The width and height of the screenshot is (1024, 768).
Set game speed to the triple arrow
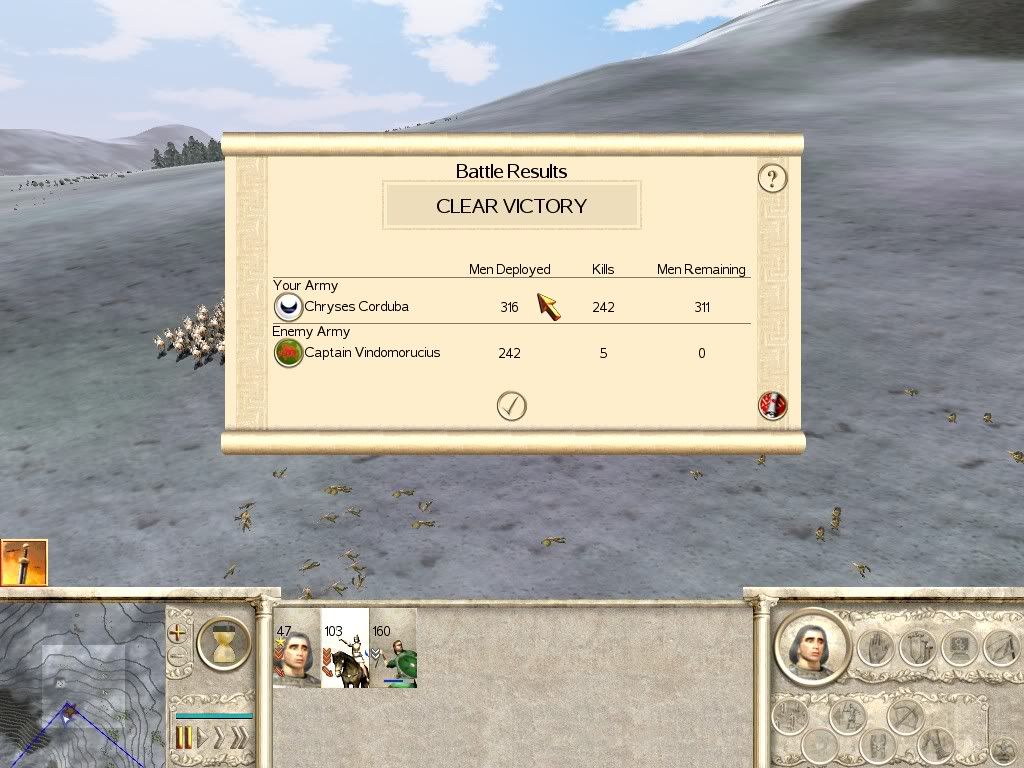238,739
